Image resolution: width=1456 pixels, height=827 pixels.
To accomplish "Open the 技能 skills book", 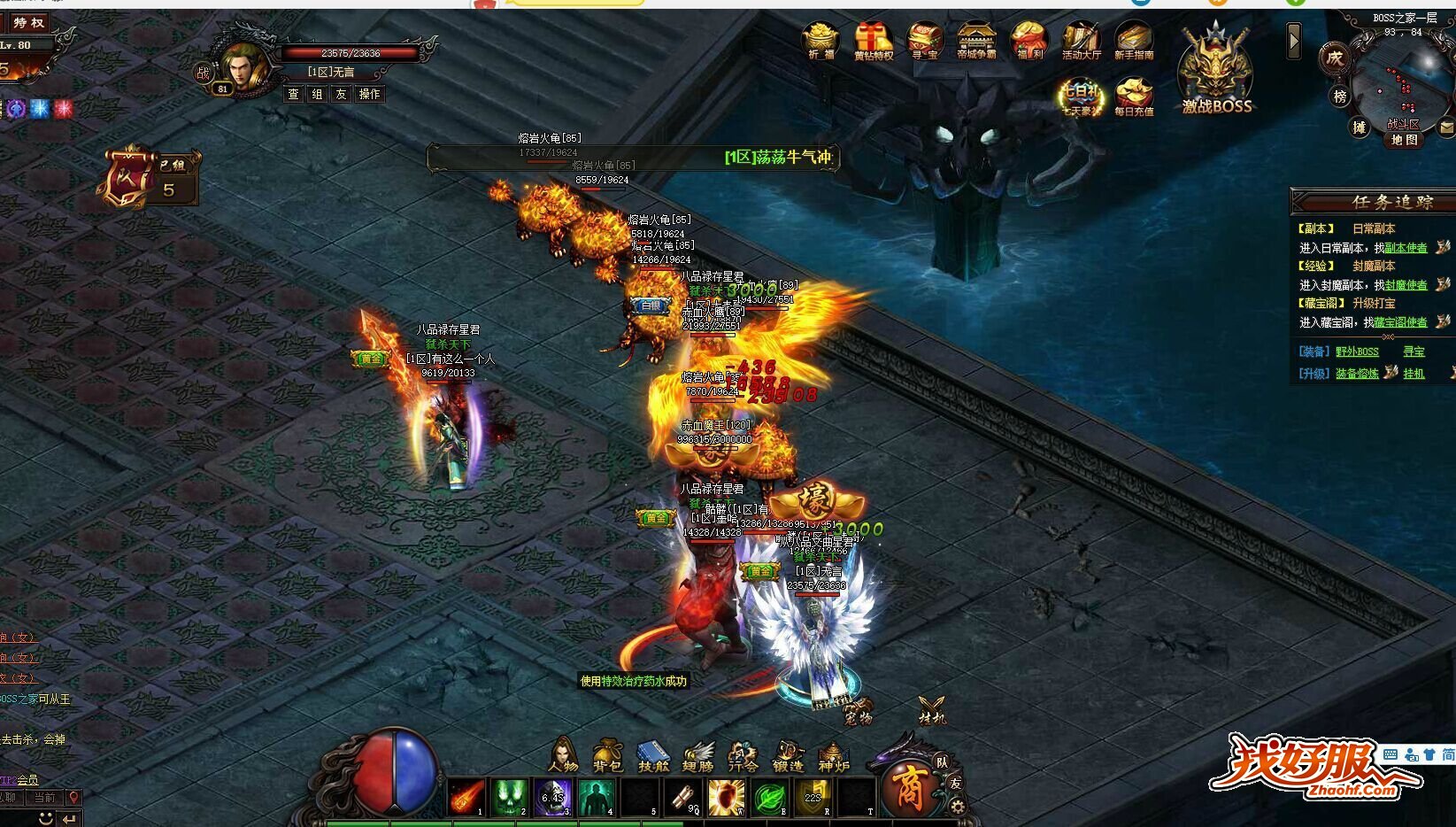I will point(653,754).
